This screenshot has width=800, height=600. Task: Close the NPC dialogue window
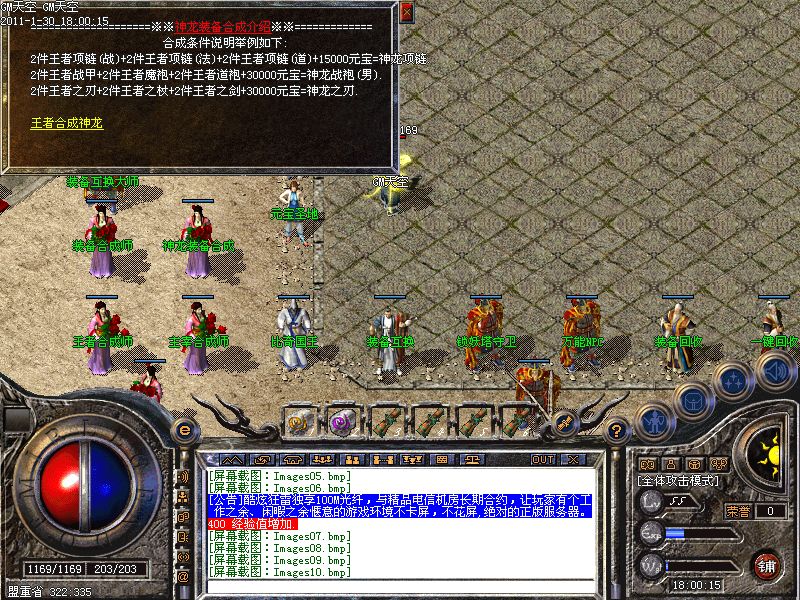click(405, 13)
